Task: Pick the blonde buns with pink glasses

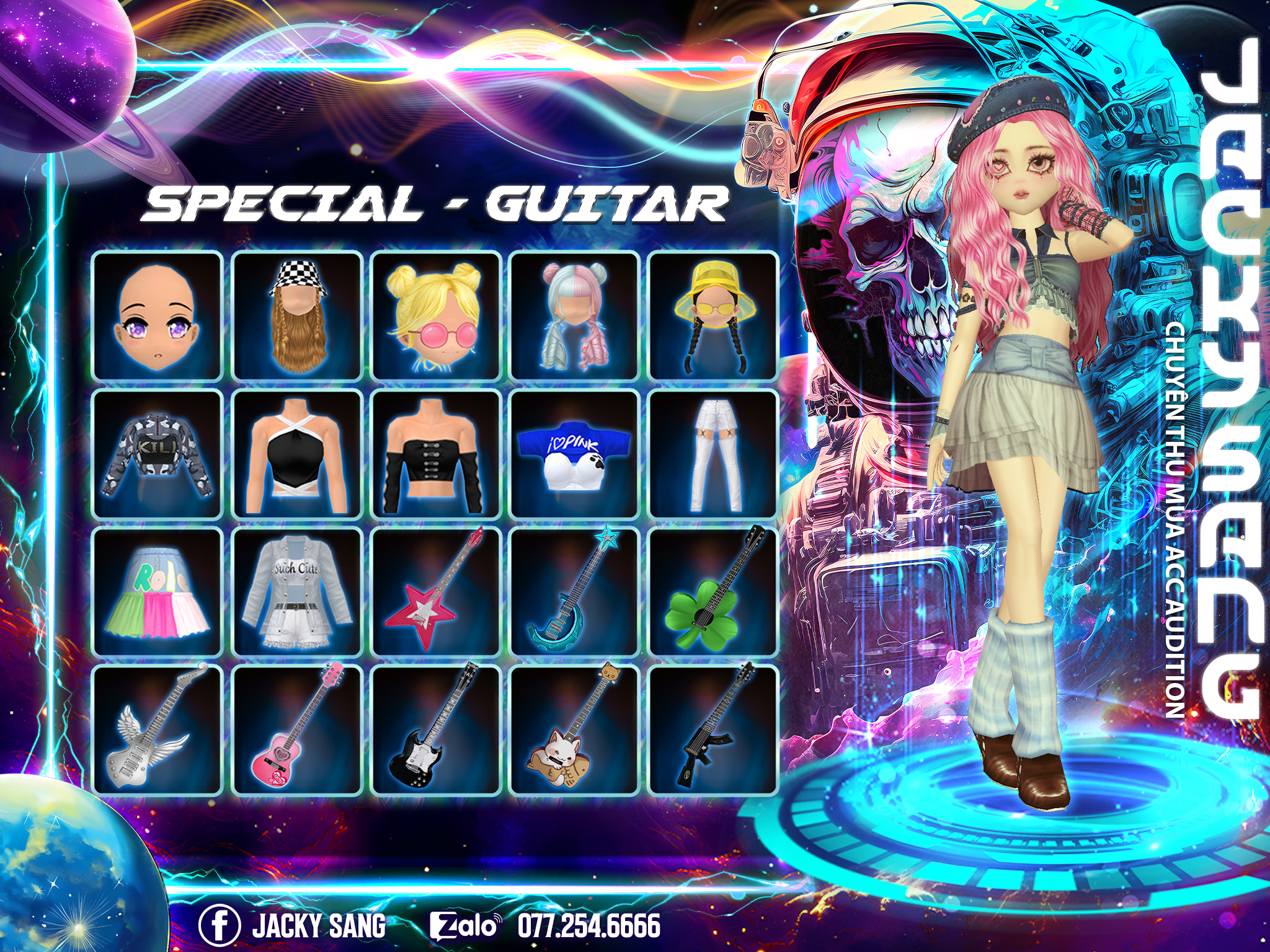Action: point(436,316)
